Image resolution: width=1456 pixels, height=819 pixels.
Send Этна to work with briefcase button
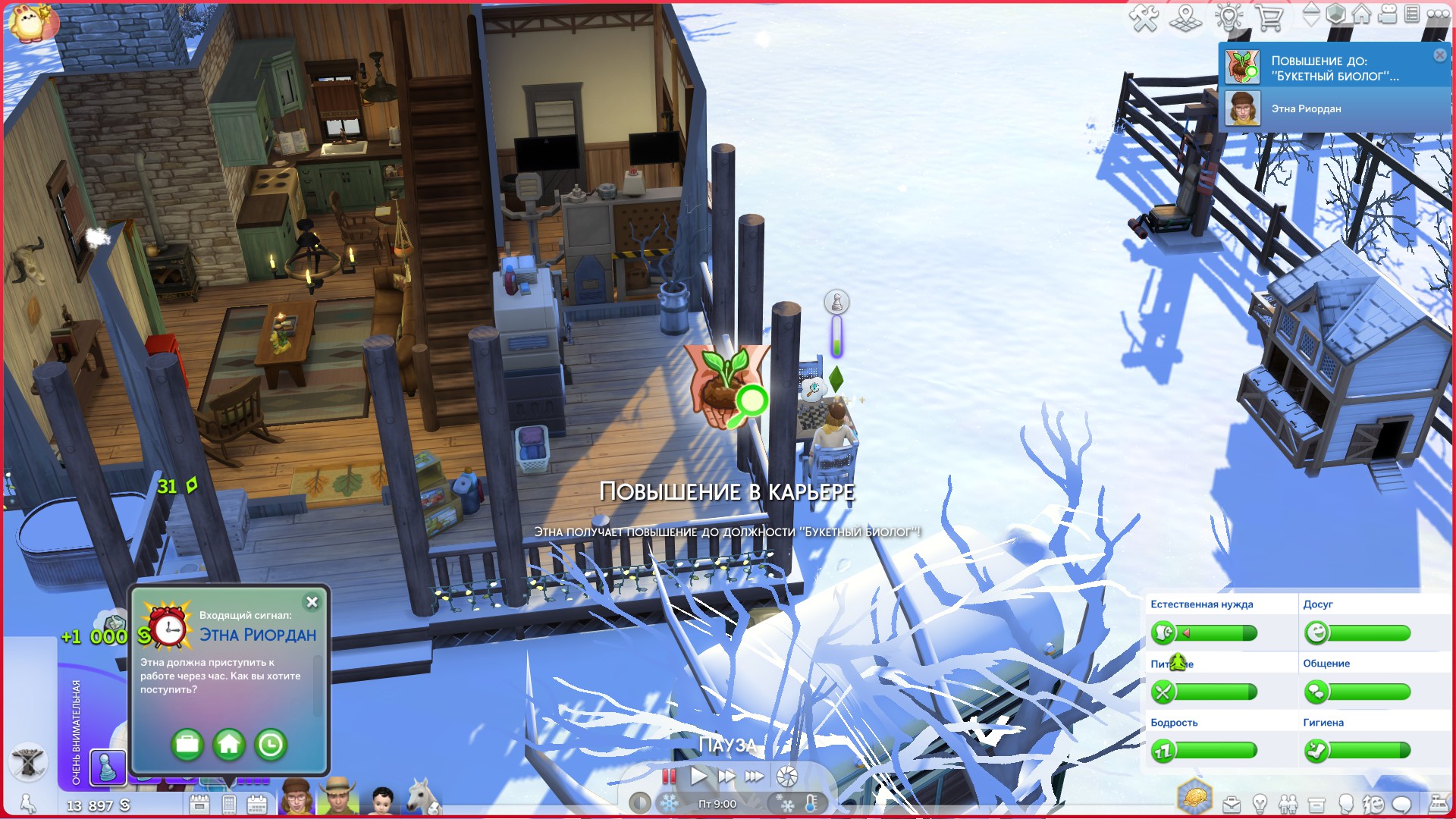pos(187,745)
